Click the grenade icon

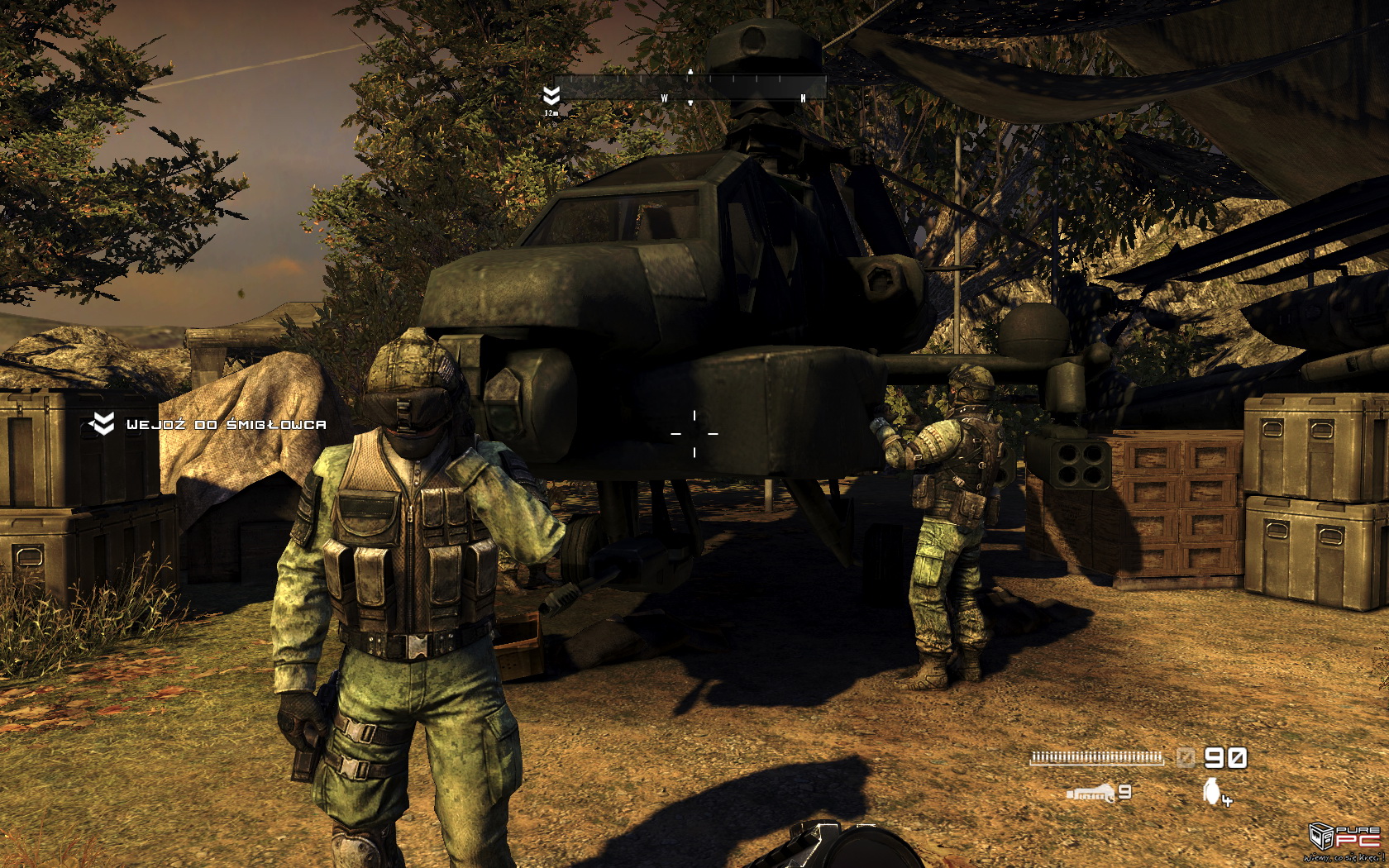point(1212,790)
